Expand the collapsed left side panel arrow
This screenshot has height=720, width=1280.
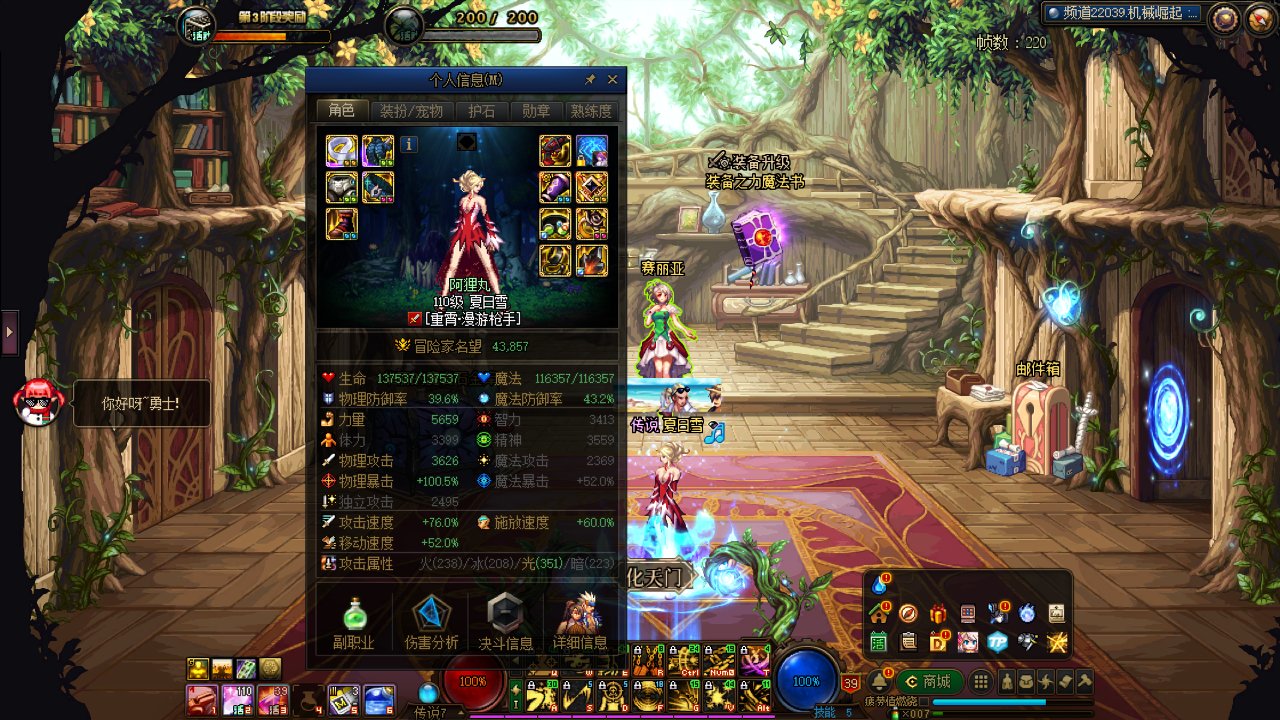tap(10, 333)
